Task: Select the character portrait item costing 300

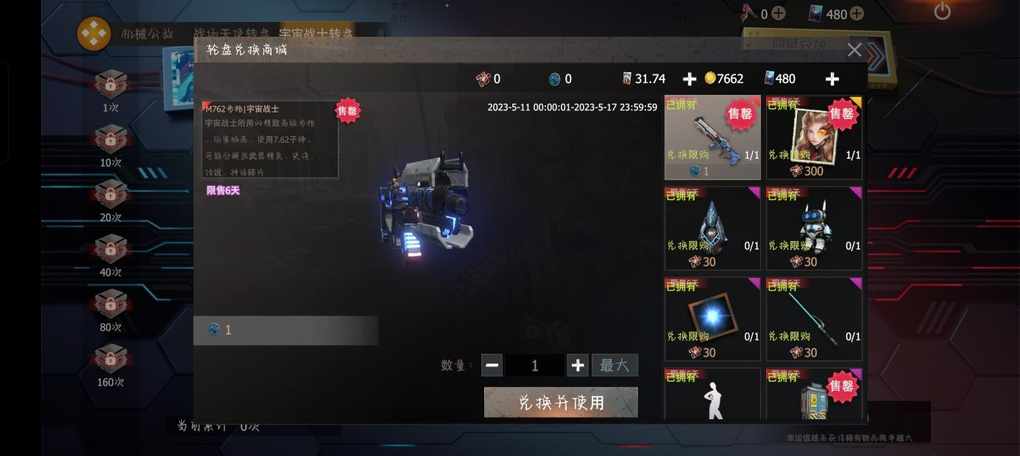Action: point(814,137)
